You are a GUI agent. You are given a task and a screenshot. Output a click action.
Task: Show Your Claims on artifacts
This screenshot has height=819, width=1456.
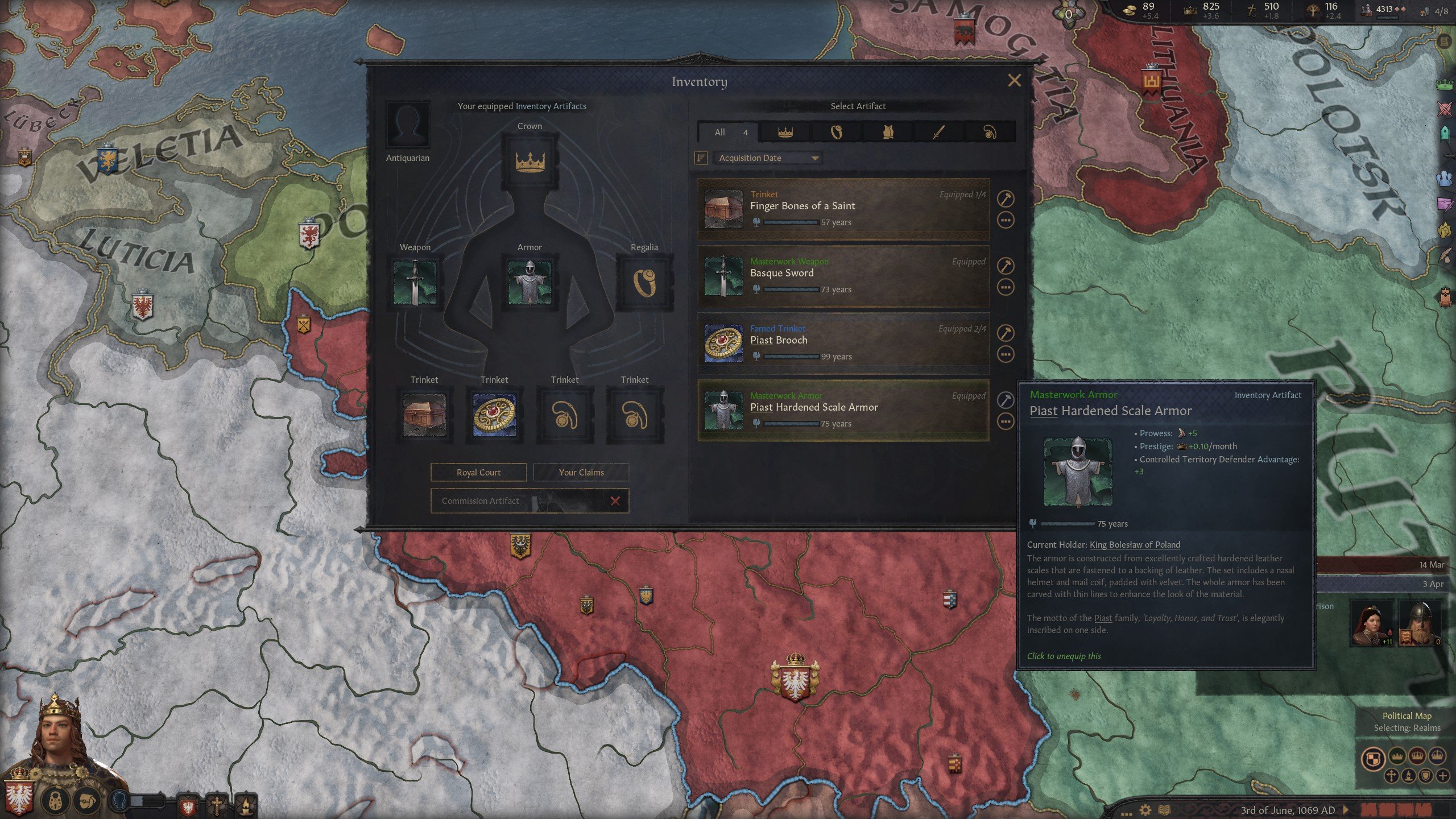581,472
